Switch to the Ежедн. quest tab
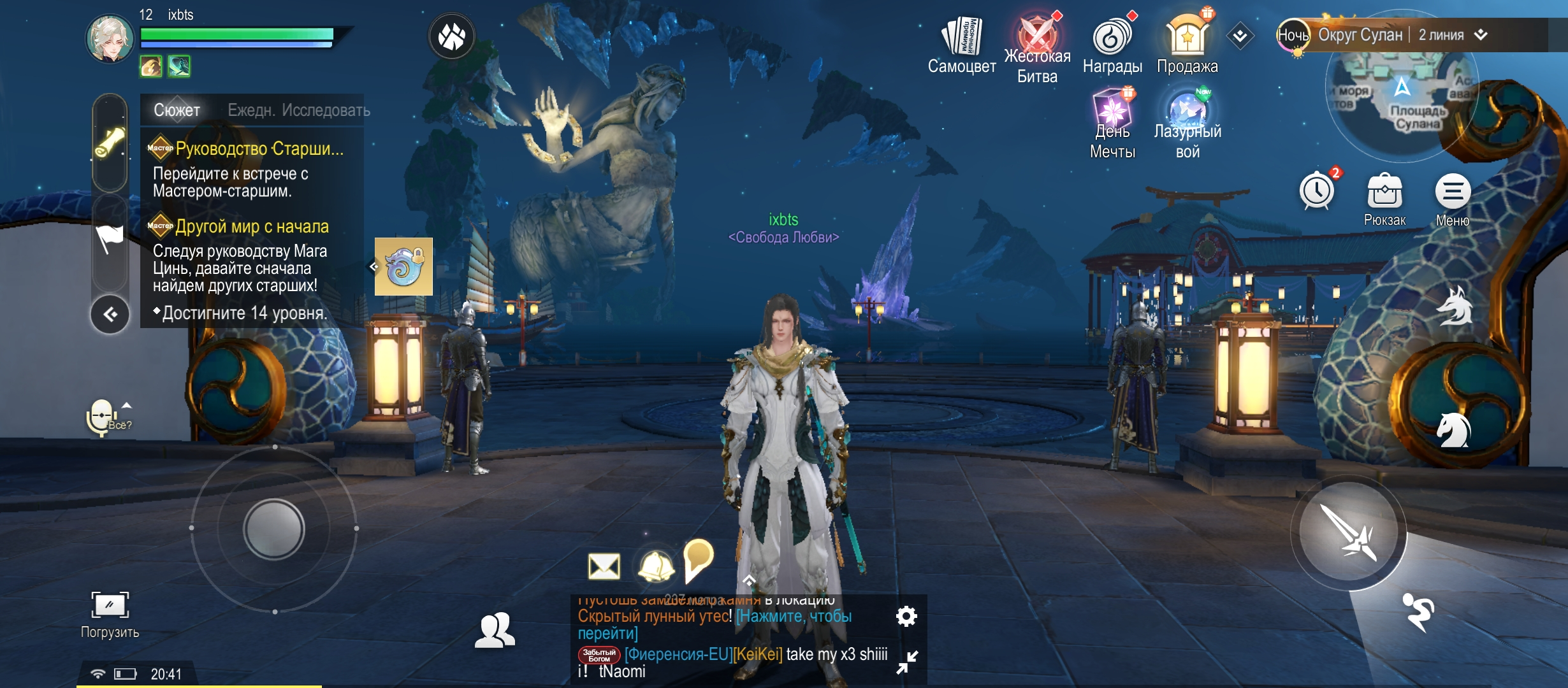The image size is (1568, 688). pyautogui.click(x=251, y=110)
